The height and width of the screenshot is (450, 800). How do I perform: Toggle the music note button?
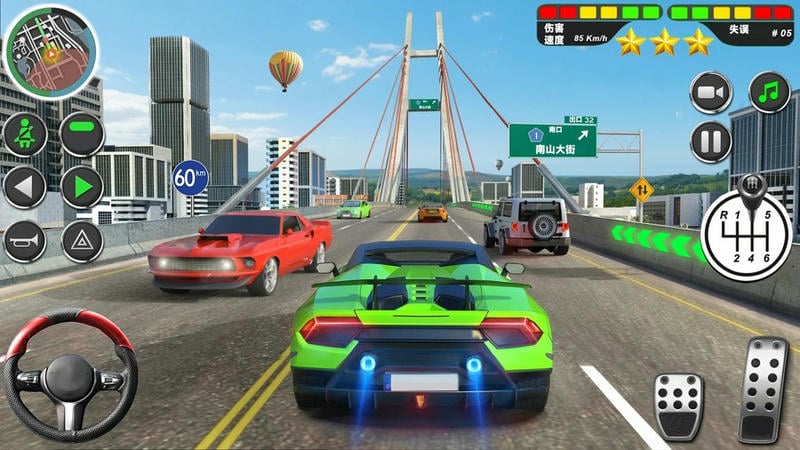pos(768,93)
